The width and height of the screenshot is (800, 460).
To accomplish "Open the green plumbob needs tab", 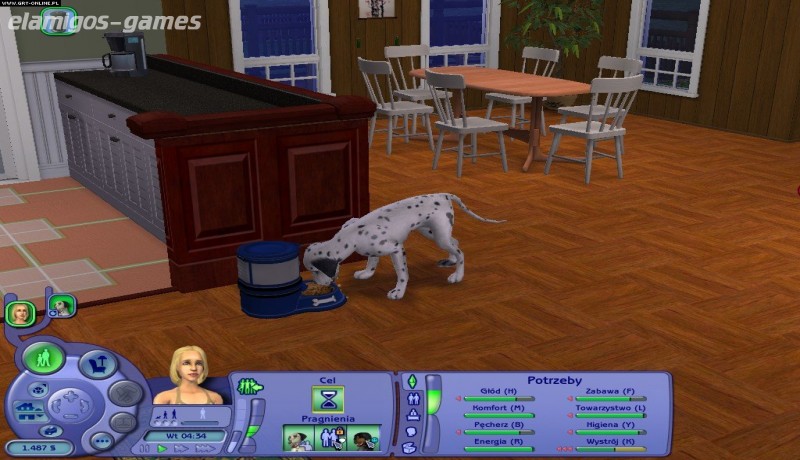I will coord(411,382).
